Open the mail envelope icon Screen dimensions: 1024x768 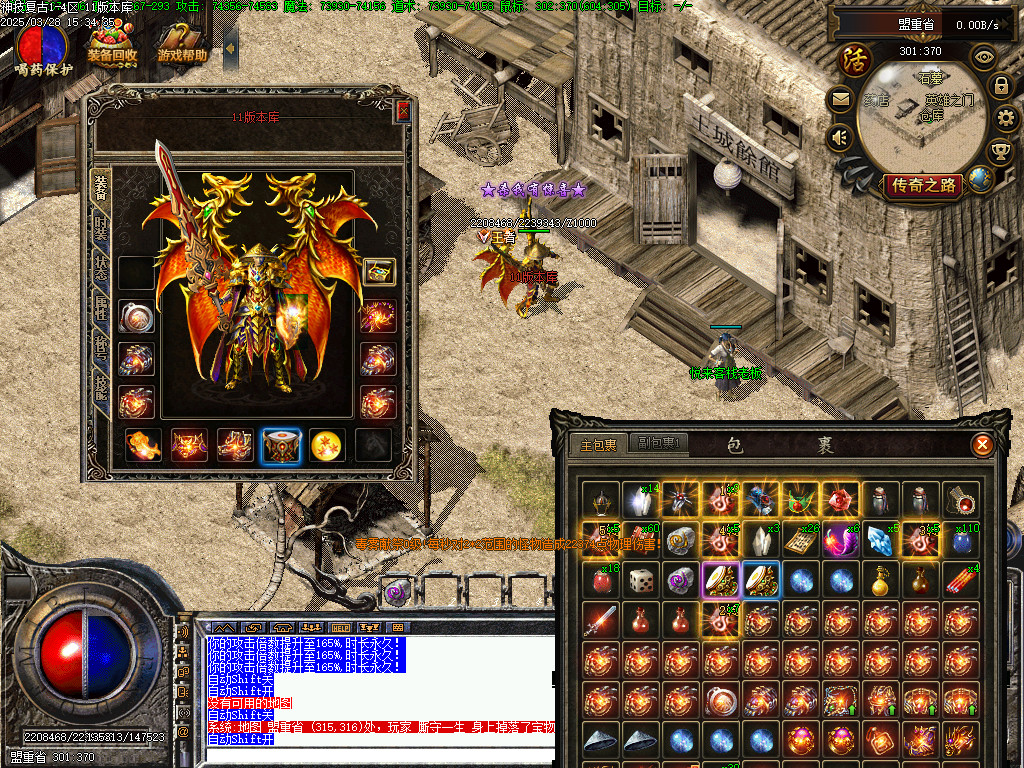[840, 99]
